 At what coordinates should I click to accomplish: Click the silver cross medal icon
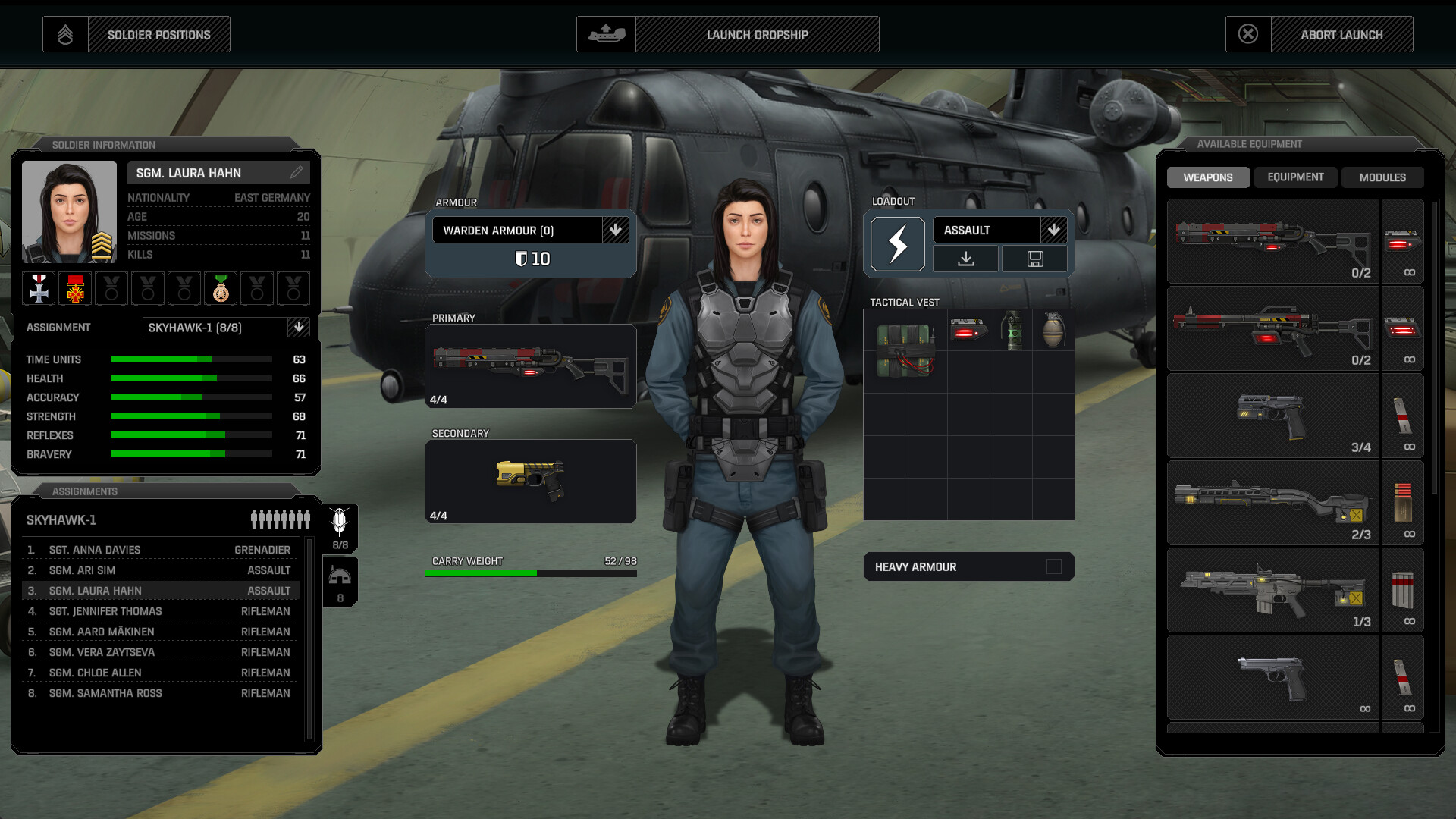pyautogui.click(x=38, y=288)
